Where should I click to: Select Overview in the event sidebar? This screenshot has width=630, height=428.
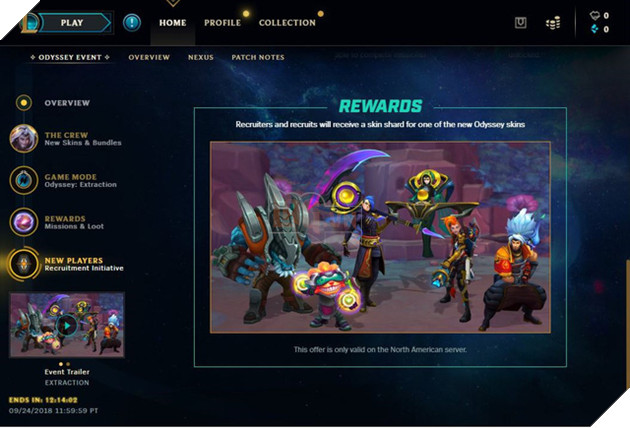tap(66, 103)
